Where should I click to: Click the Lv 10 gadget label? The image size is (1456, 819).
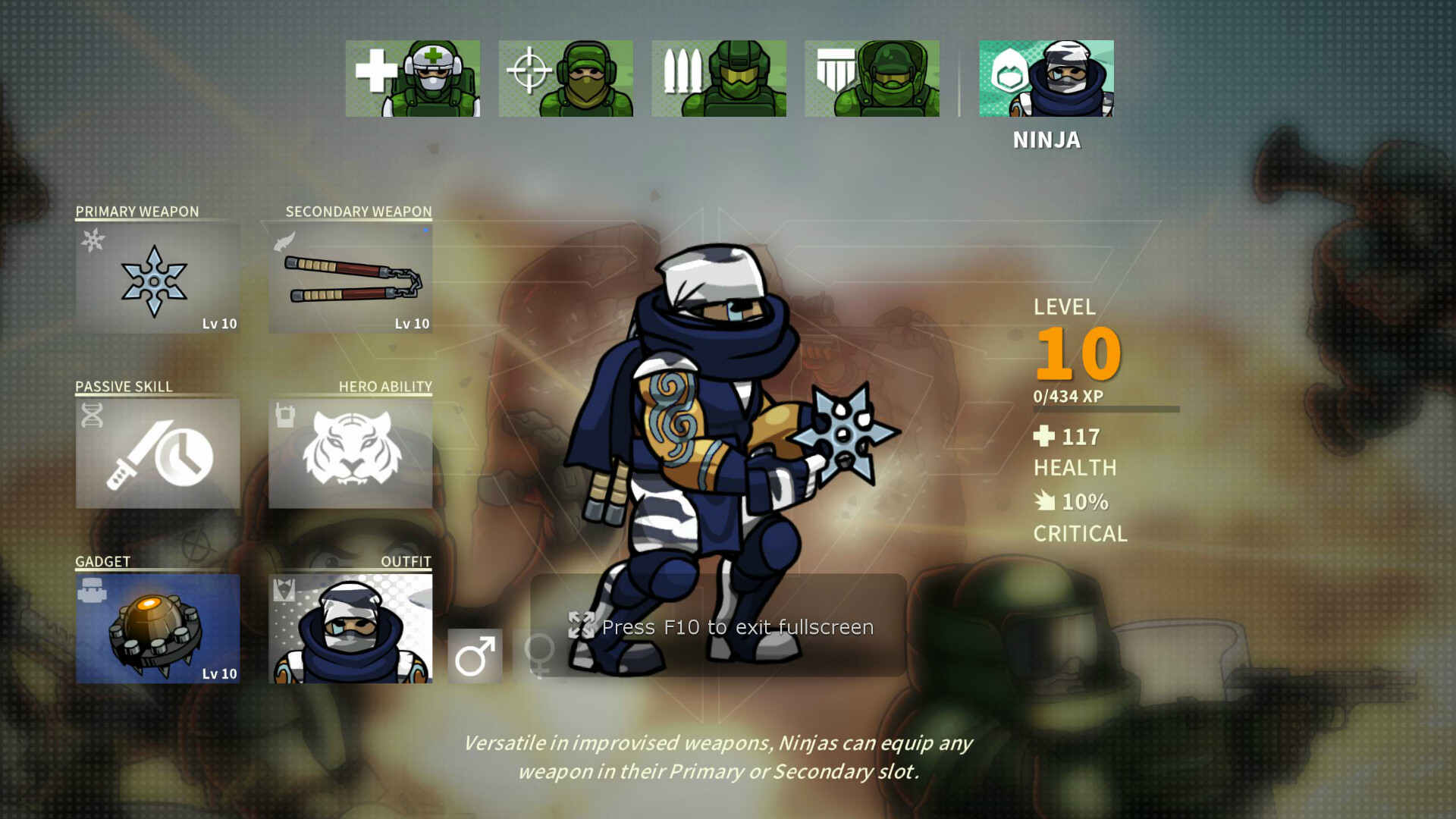click(220, 673)
